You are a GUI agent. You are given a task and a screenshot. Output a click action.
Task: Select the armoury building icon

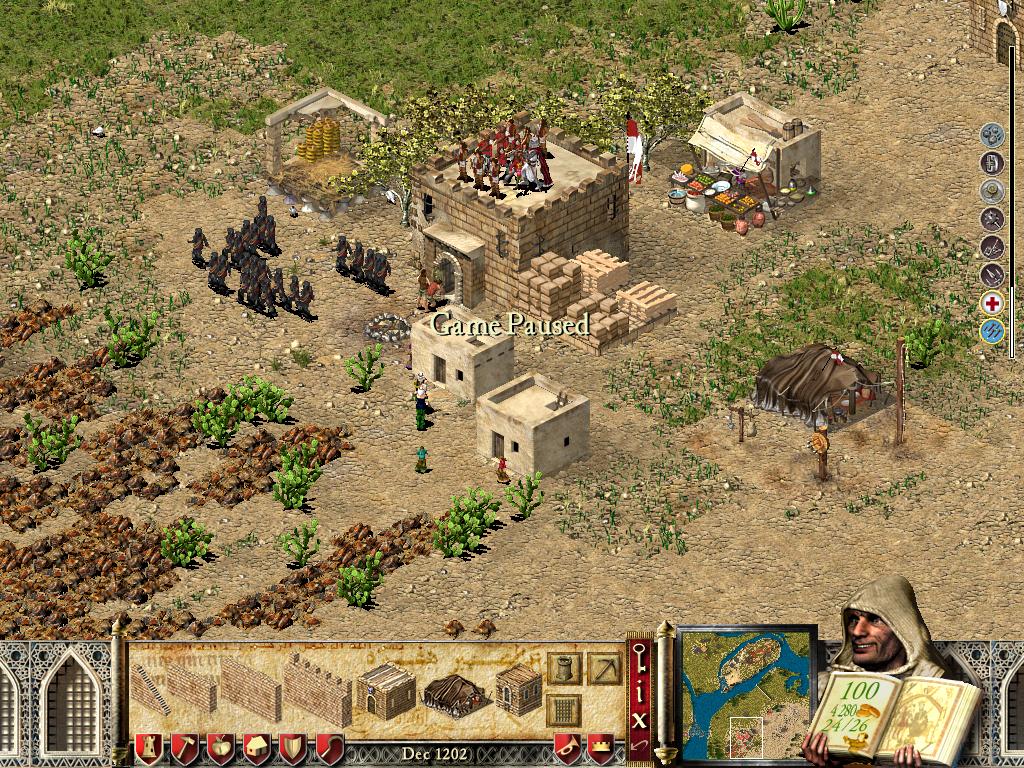point(518,690)
